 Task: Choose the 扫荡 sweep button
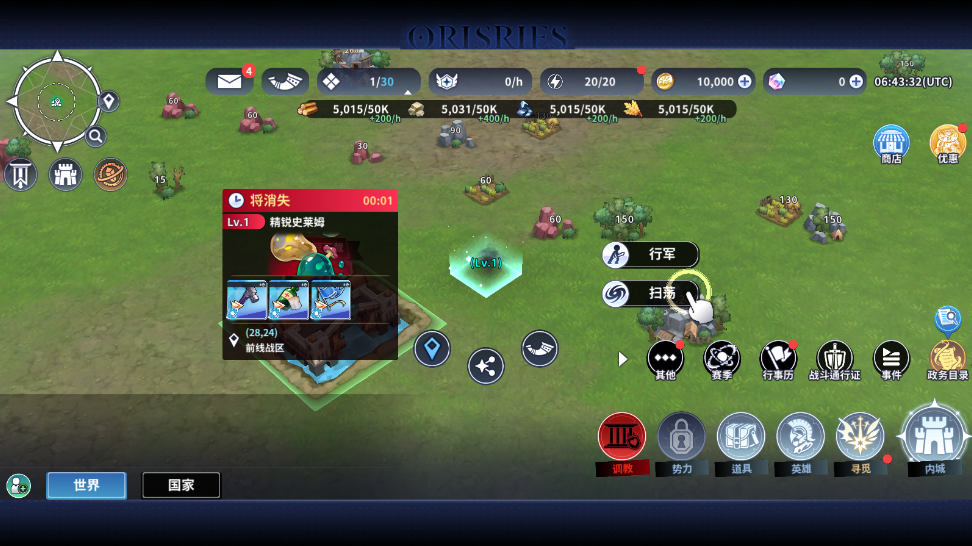tap(650, 293)
